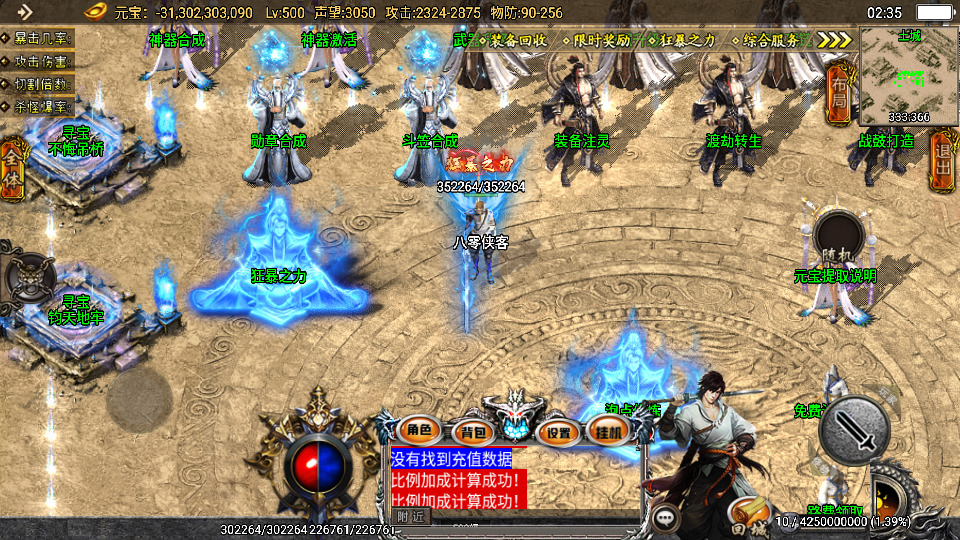Open the 限时奖励 timed rewards menu
Viewport: 960px width, 540px height.
[x=602, y=41]
